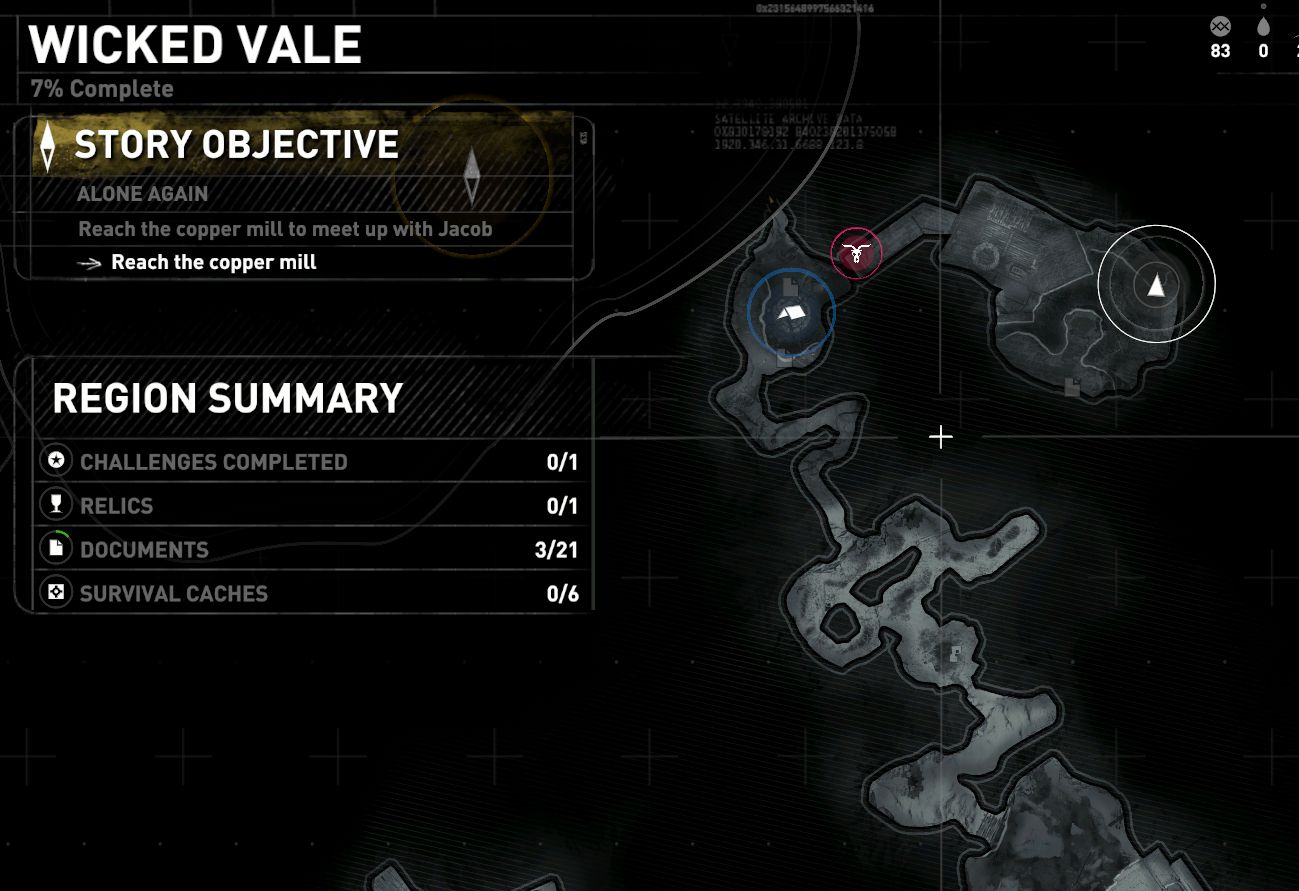Click the 7% Complete progress indicator
The width and height of the screenshot is (1299, 891).
101,88
